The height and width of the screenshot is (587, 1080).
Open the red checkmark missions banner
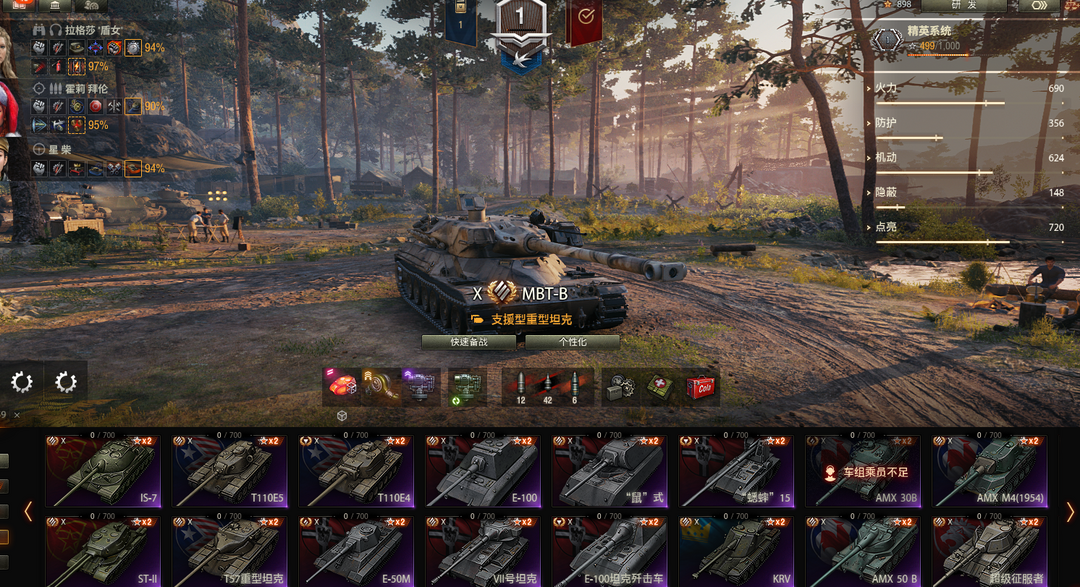pyautogui.click(x=584, y=18)
